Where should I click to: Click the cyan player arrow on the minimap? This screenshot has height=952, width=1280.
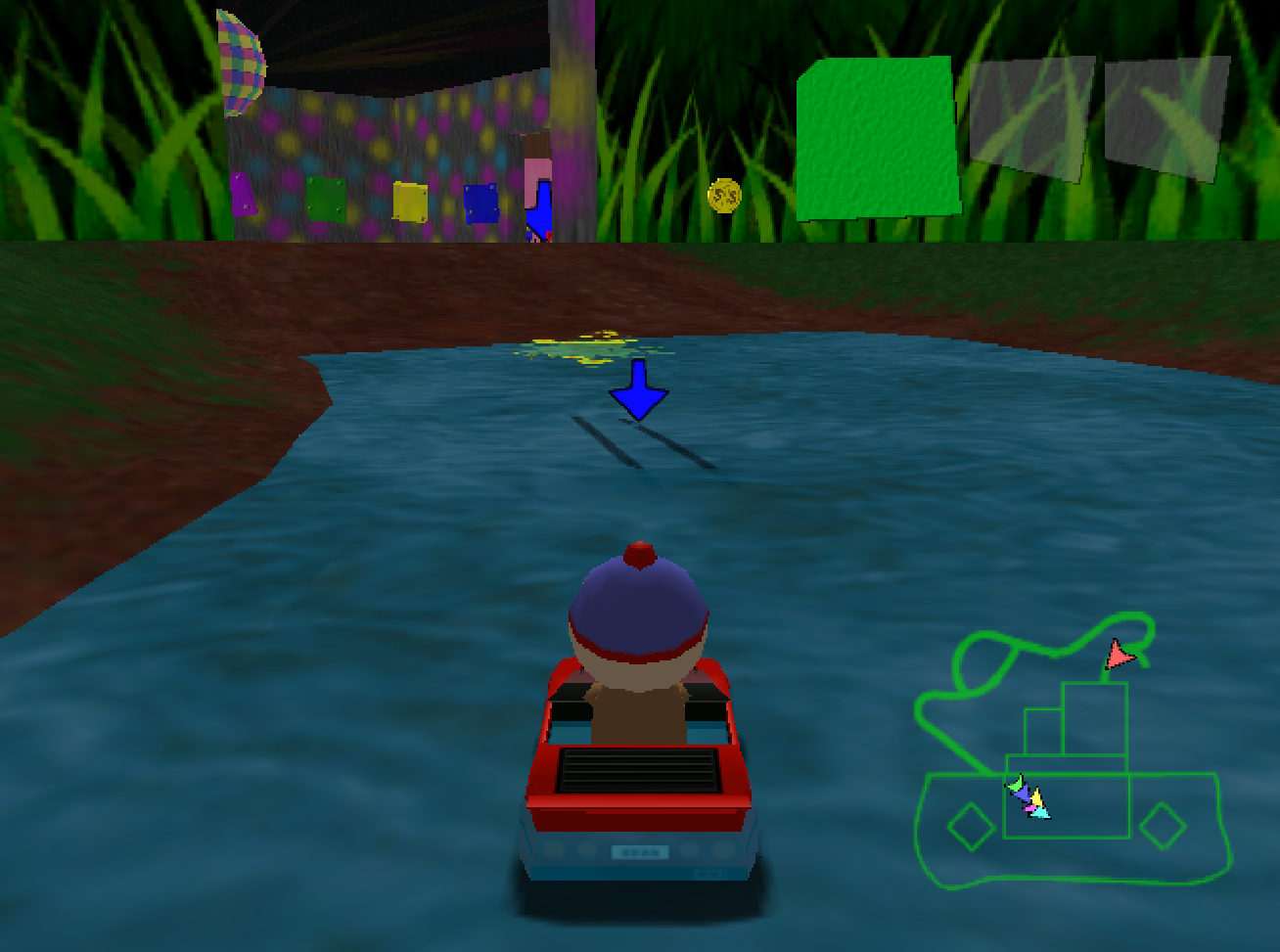pyautogui.click(x=1039, y=814)
